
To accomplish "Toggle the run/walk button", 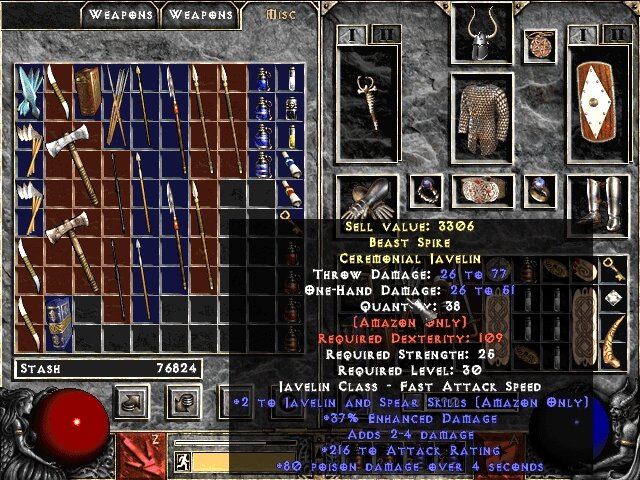I will 183,461.
